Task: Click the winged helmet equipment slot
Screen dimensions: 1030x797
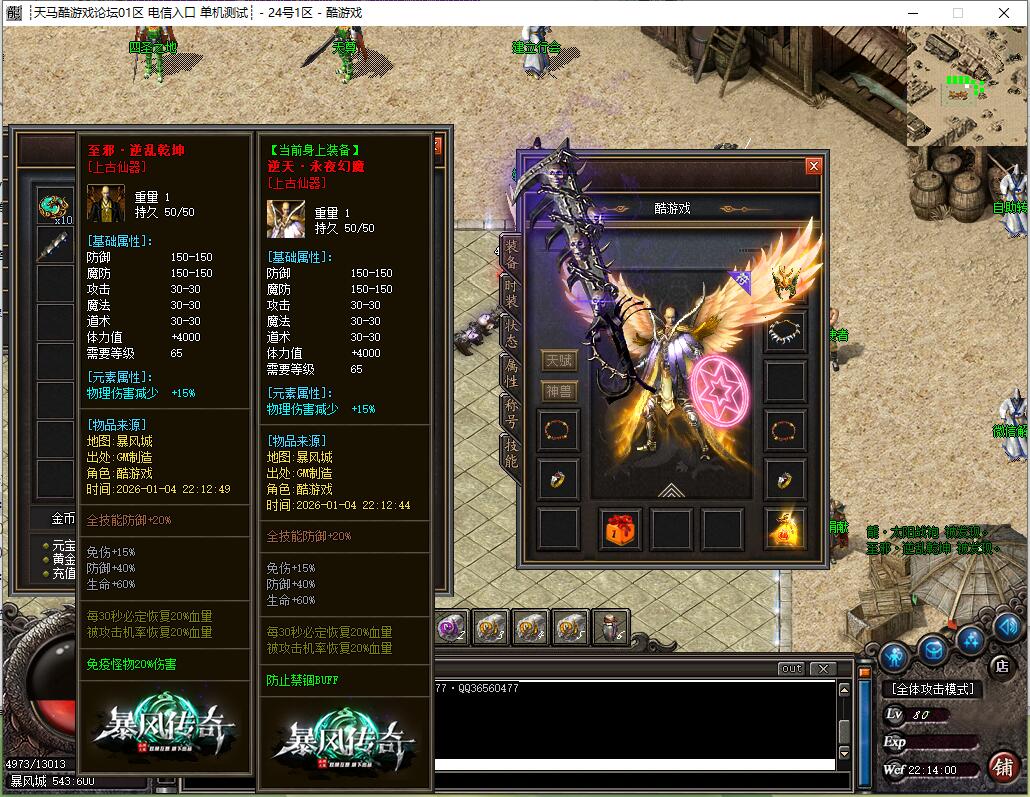Action: point(785,284)
